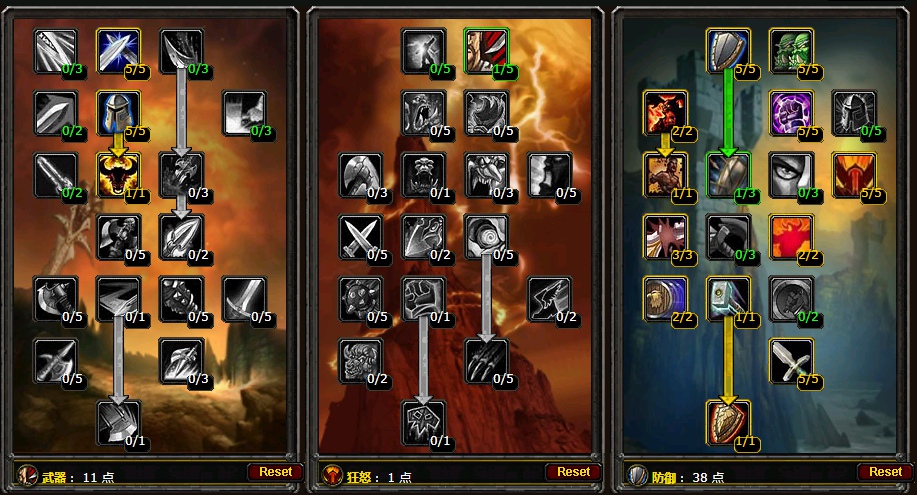This screenshot has height=495, width=917.
Task: Select the bottom red shield 1/1 talent
Action: click(x=728, y=423)
